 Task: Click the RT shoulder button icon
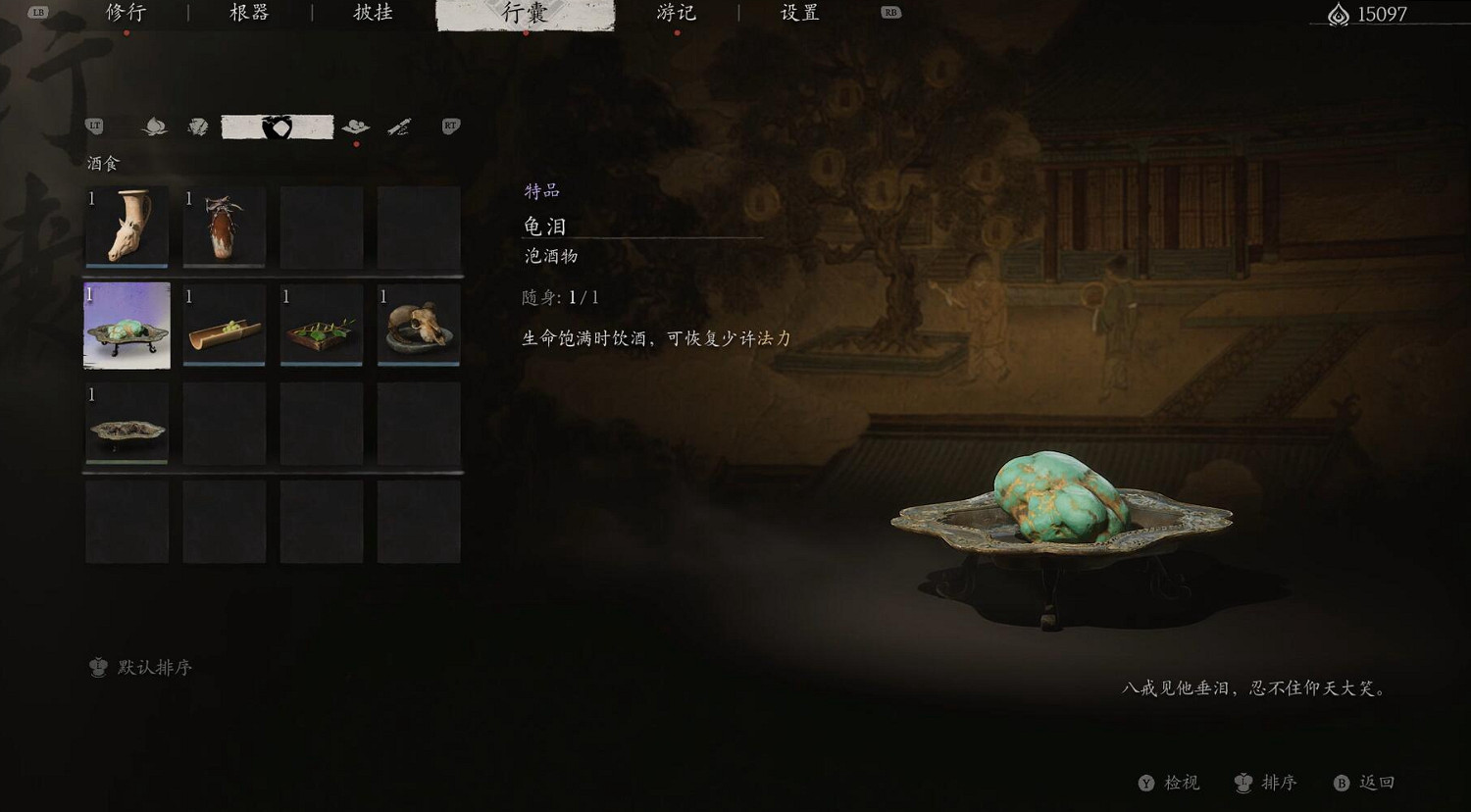(x=450, y=126)
